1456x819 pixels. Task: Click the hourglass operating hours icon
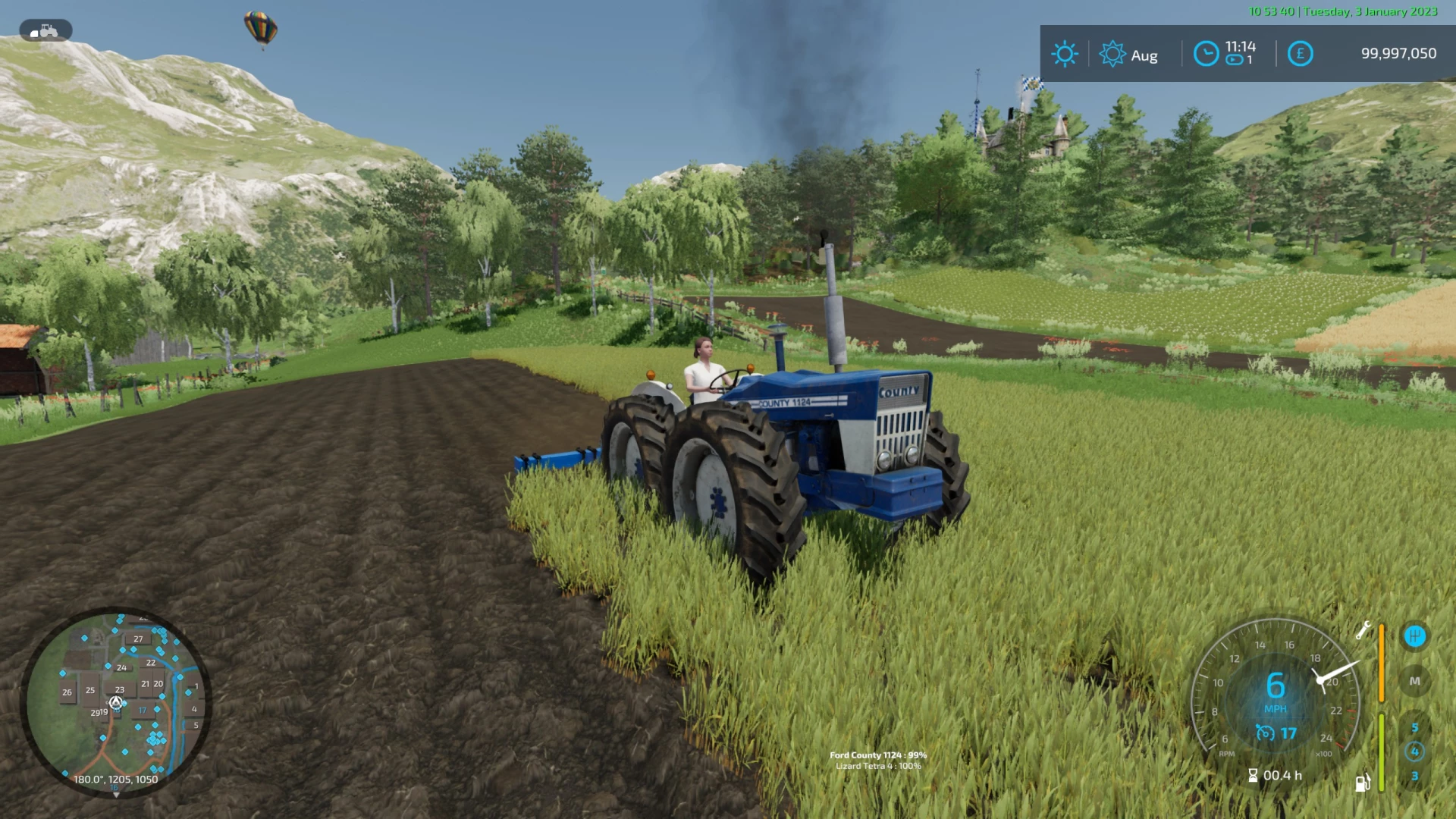point(1253,776)
